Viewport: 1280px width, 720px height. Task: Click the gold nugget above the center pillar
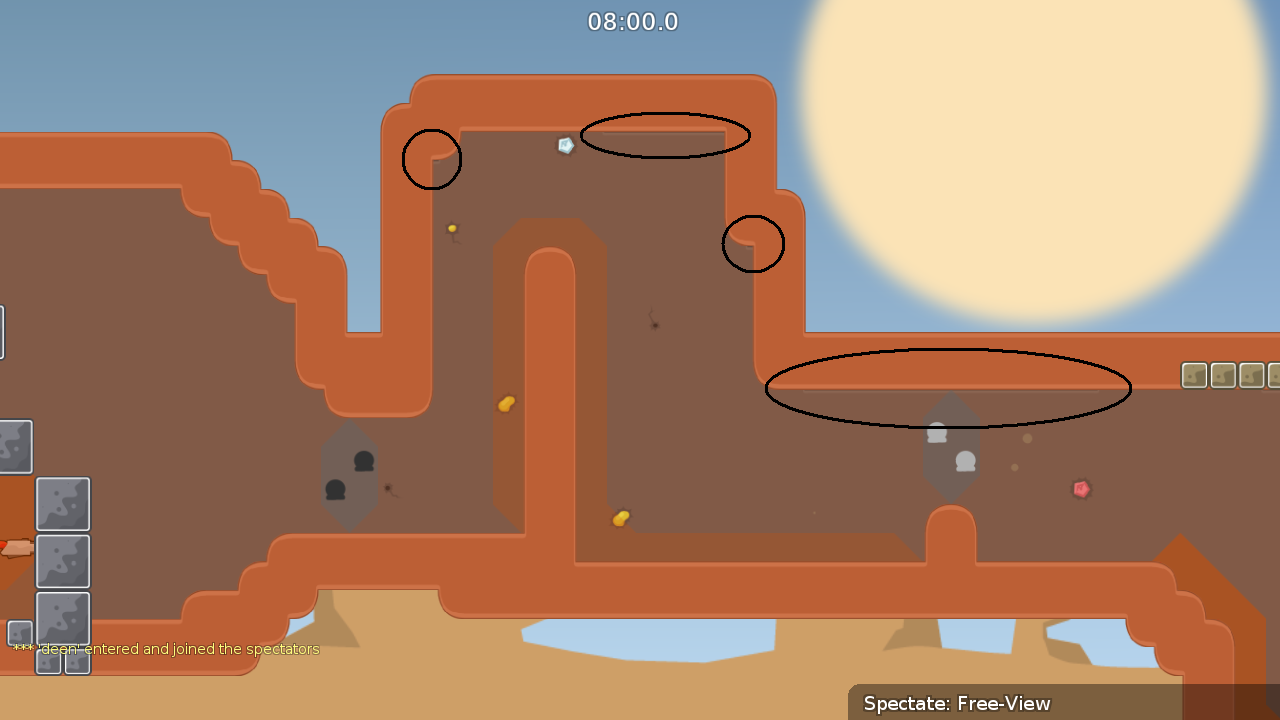(505, 402)
